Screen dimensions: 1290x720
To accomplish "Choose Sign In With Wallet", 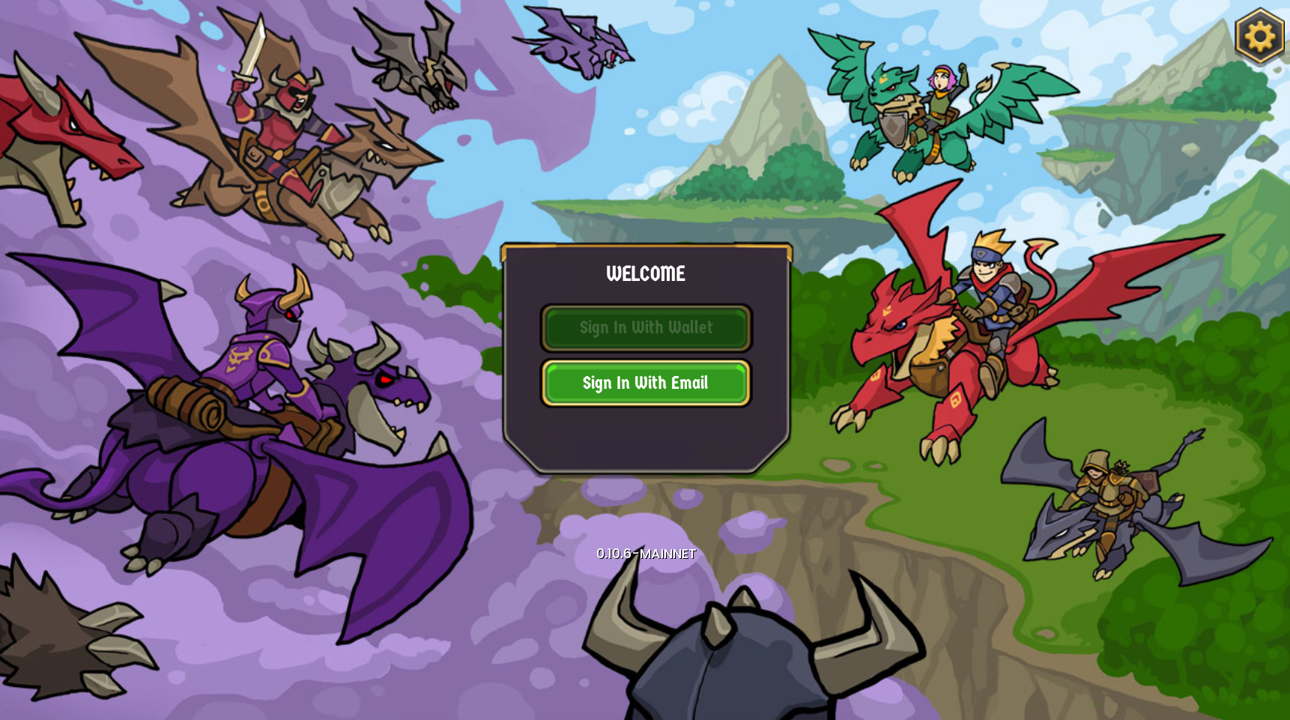I will tap(646, 328).
